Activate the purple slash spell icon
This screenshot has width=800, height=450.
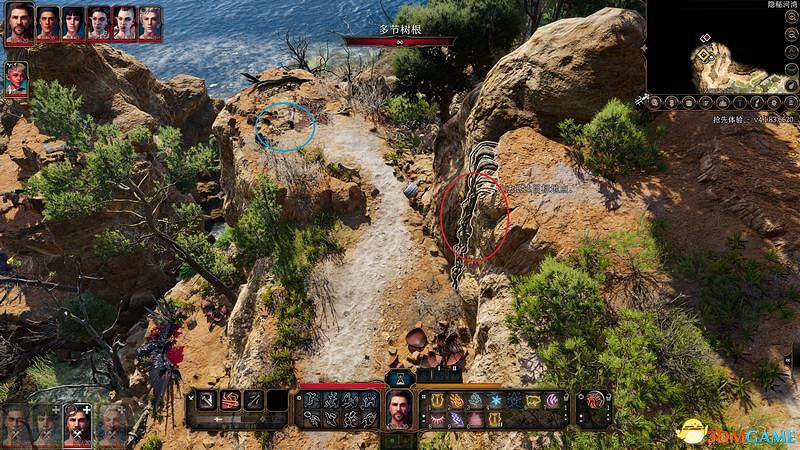pos(549,400)
